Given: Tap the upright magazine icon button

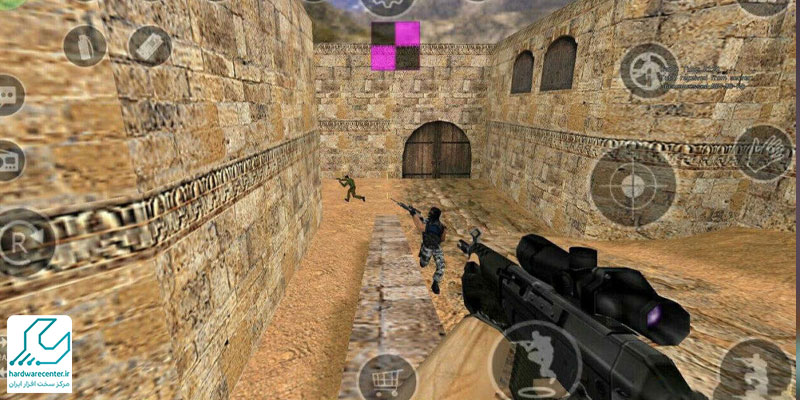Looking at the screenshot, I should pos(84,45).
